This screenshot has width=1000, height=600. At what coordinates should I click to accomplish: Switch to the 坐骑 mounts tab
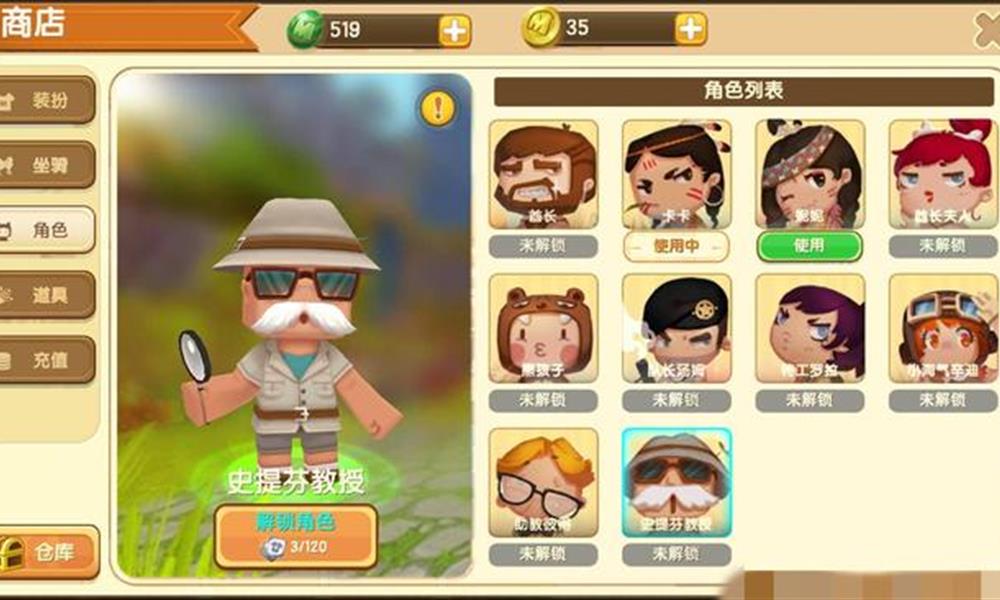click(48, 165)
